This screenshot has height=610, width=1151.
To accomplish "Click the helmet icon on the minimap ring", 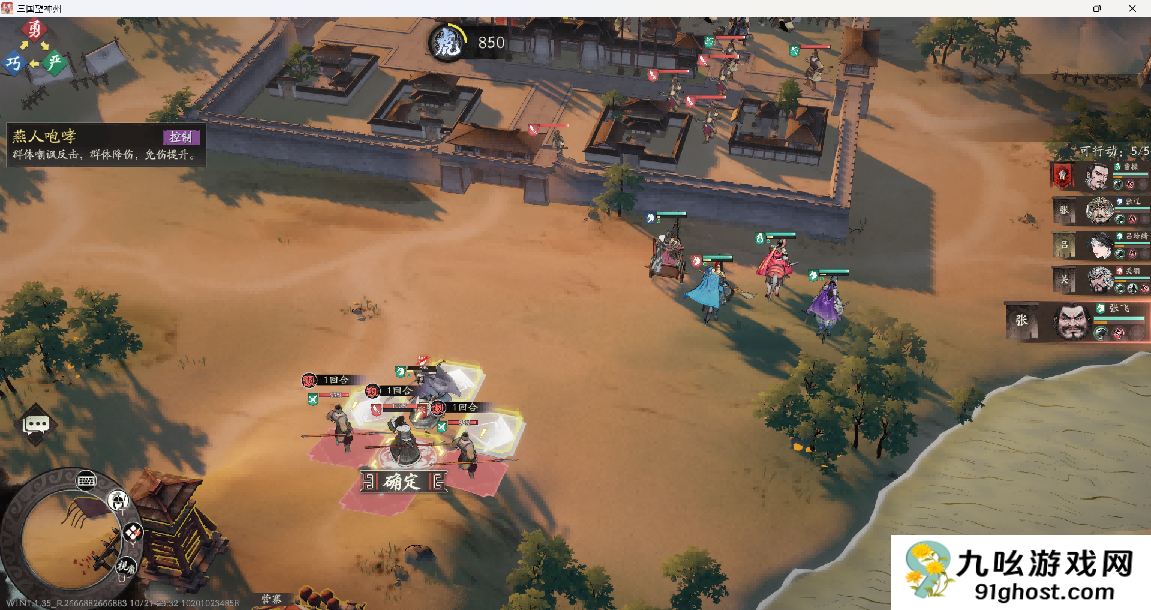I will (x=118, y=499).
